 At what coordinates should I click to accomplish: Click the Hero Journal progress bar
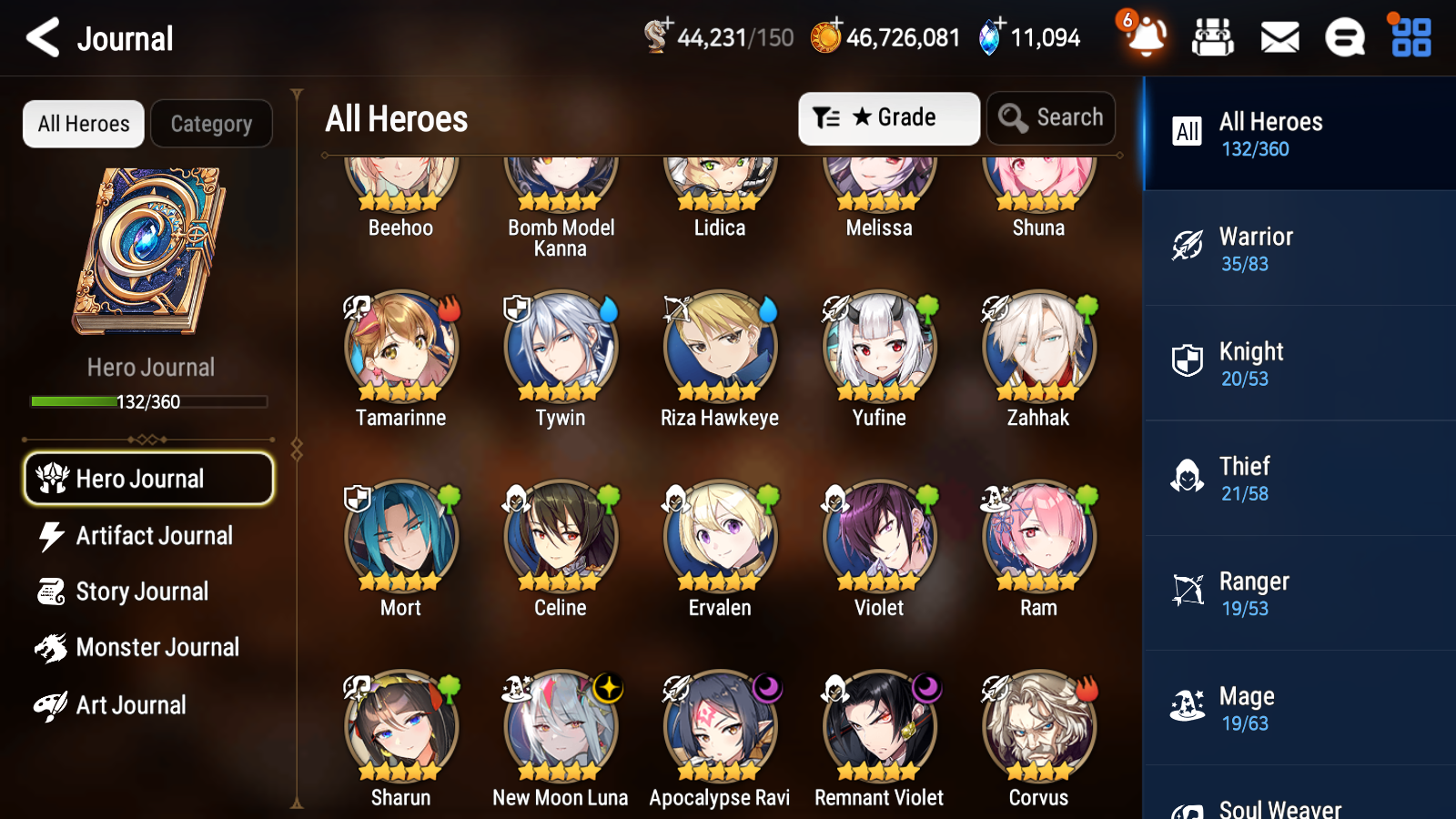(x=149, y=400)
